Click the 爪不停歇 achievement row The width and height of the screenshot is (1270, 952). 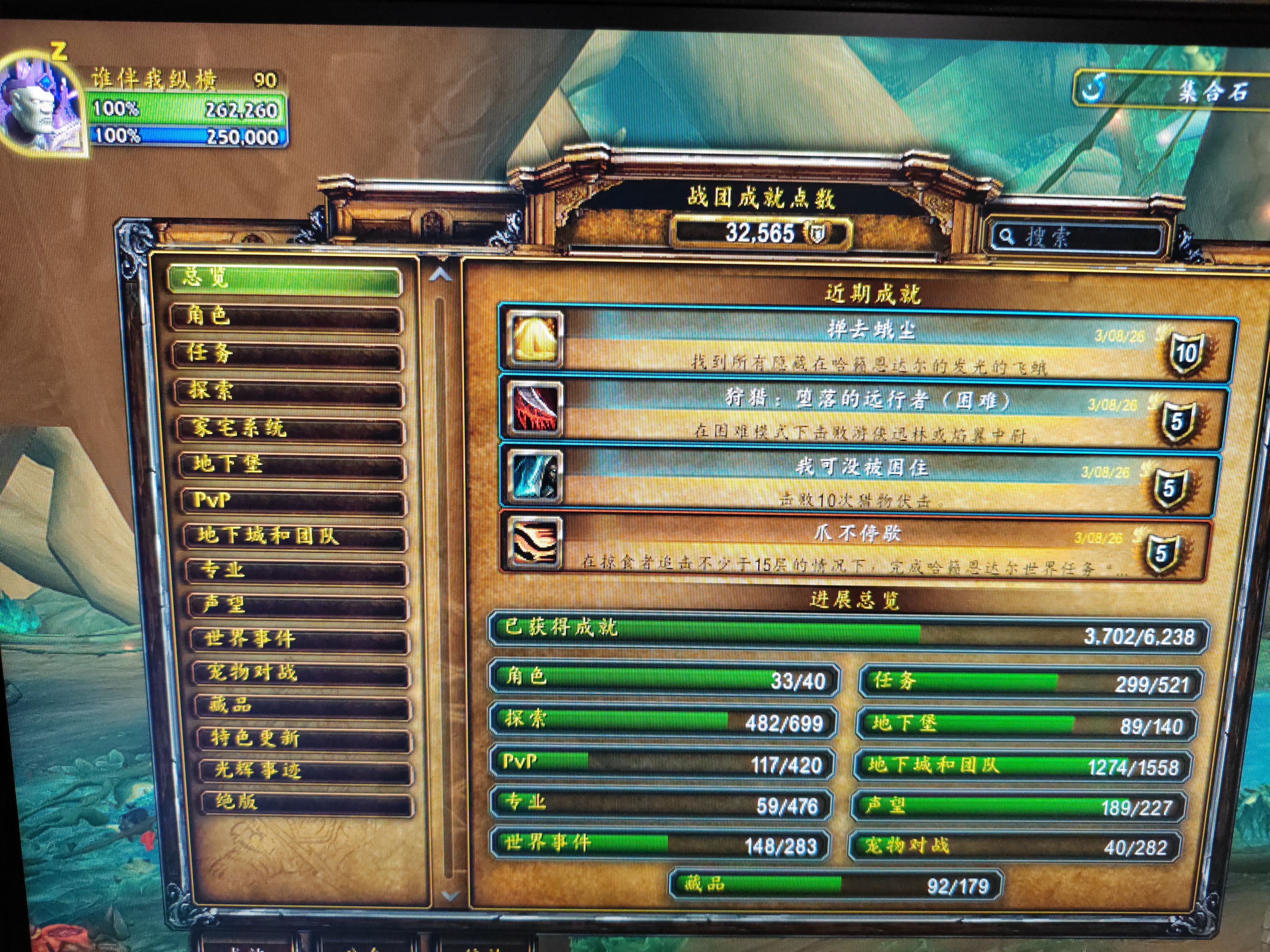tap(855, 548)
